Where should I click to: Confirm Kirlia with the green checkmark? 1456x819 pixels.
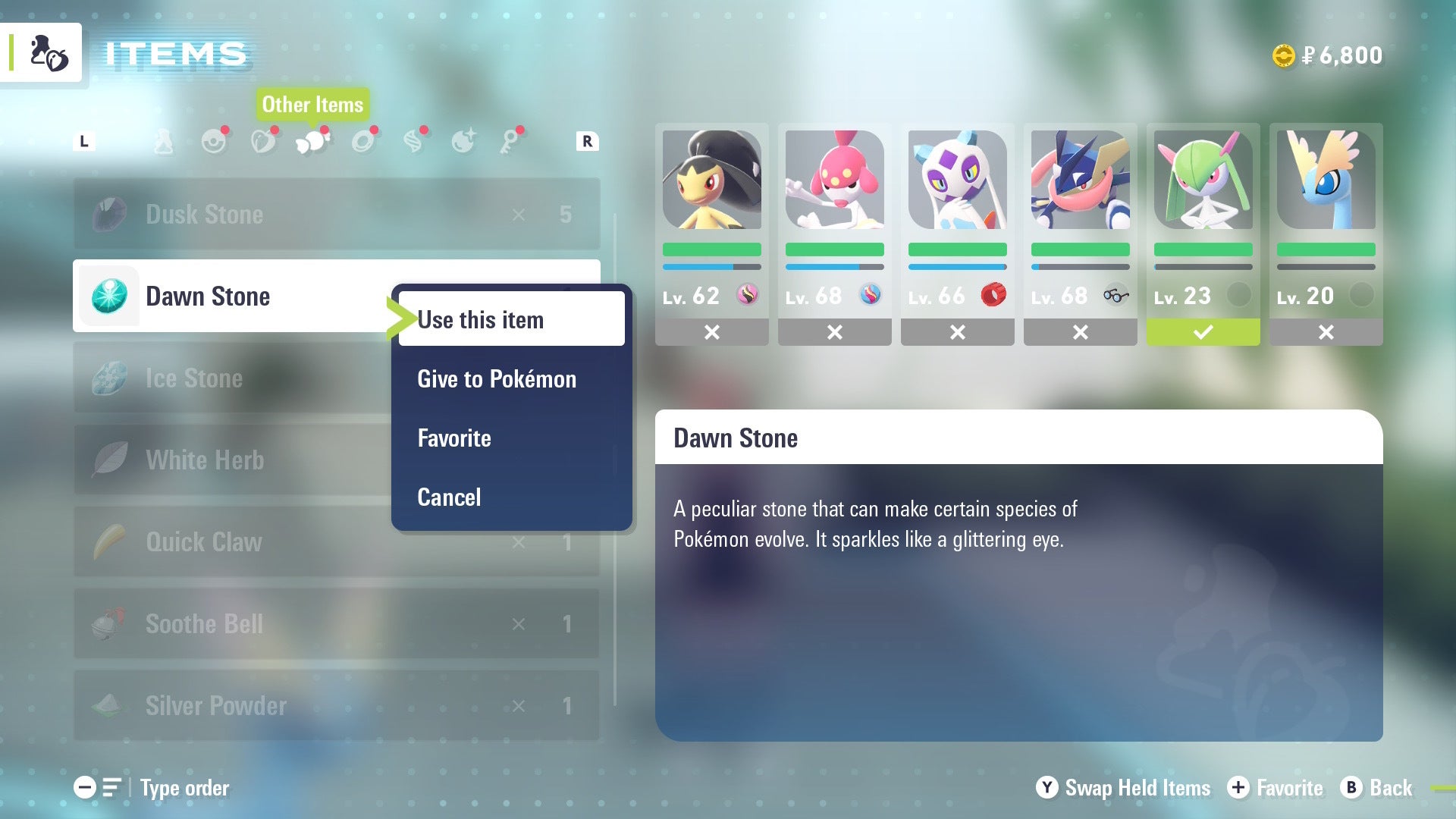(x=1203, y=331)
